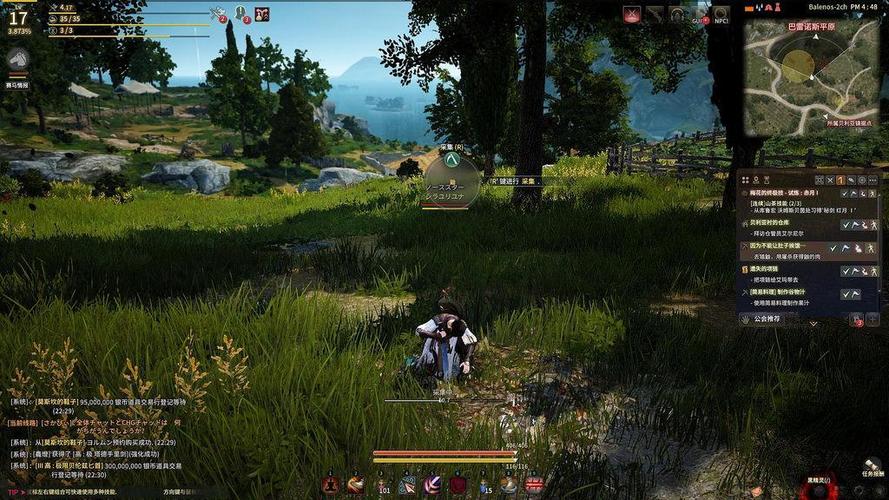Activate the purple slash skill in hotbar
The height and width of the screenshot is (500, 889).
[x=432, y=485]
